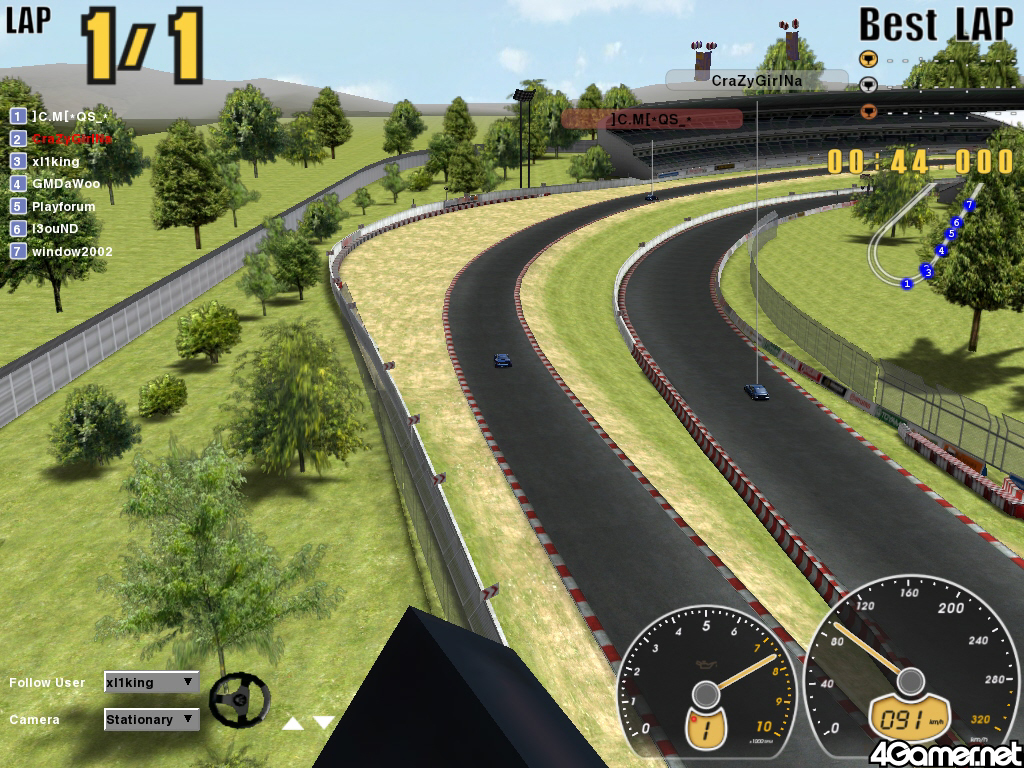The image size is (1024, 768).
Task: Open the Follow User dropdown
Action: [151, 683]
